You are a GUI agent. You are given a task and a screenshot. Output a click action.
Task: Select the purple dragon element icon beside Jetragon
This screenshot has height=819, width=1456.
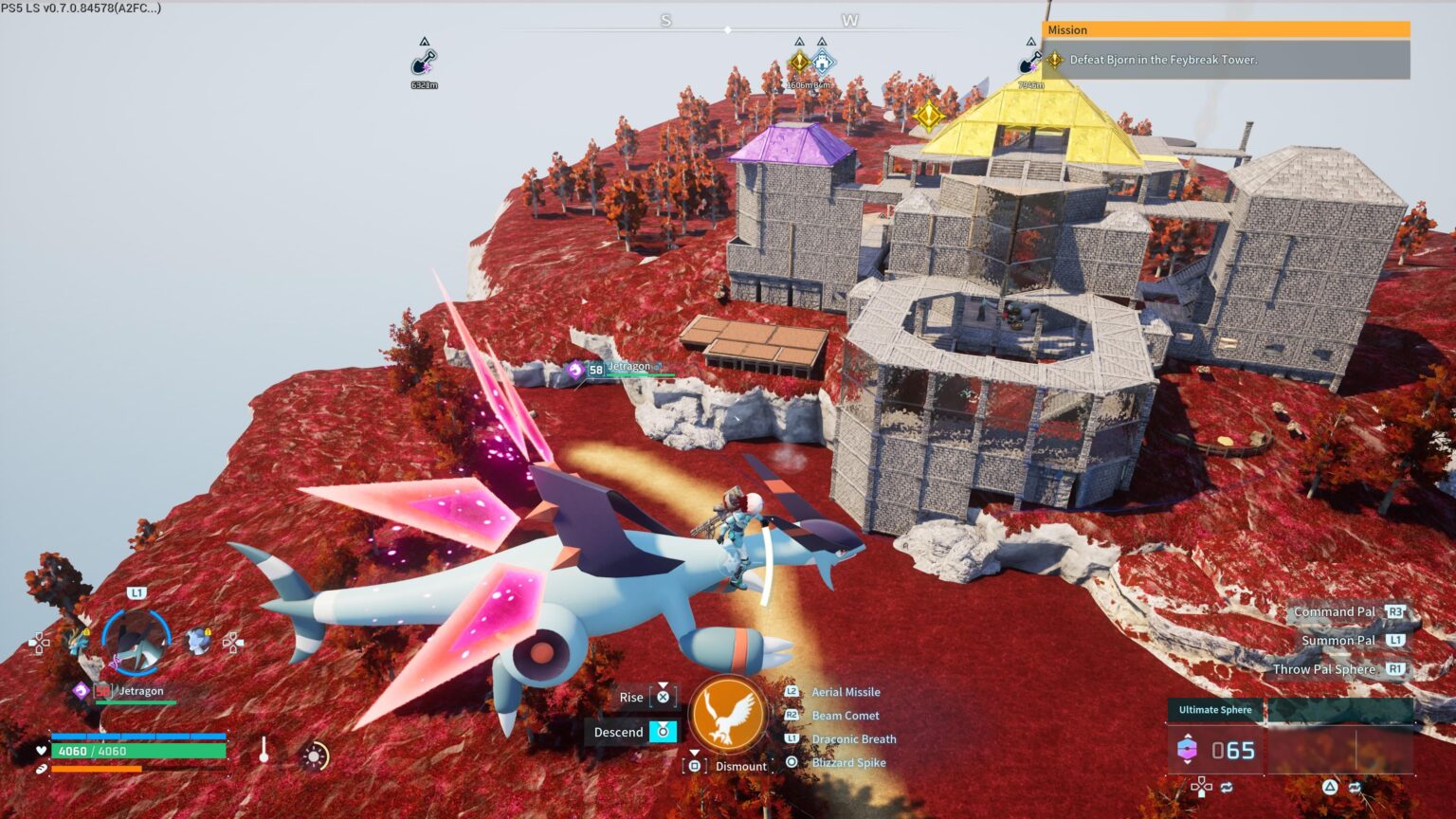coord(82,691)
